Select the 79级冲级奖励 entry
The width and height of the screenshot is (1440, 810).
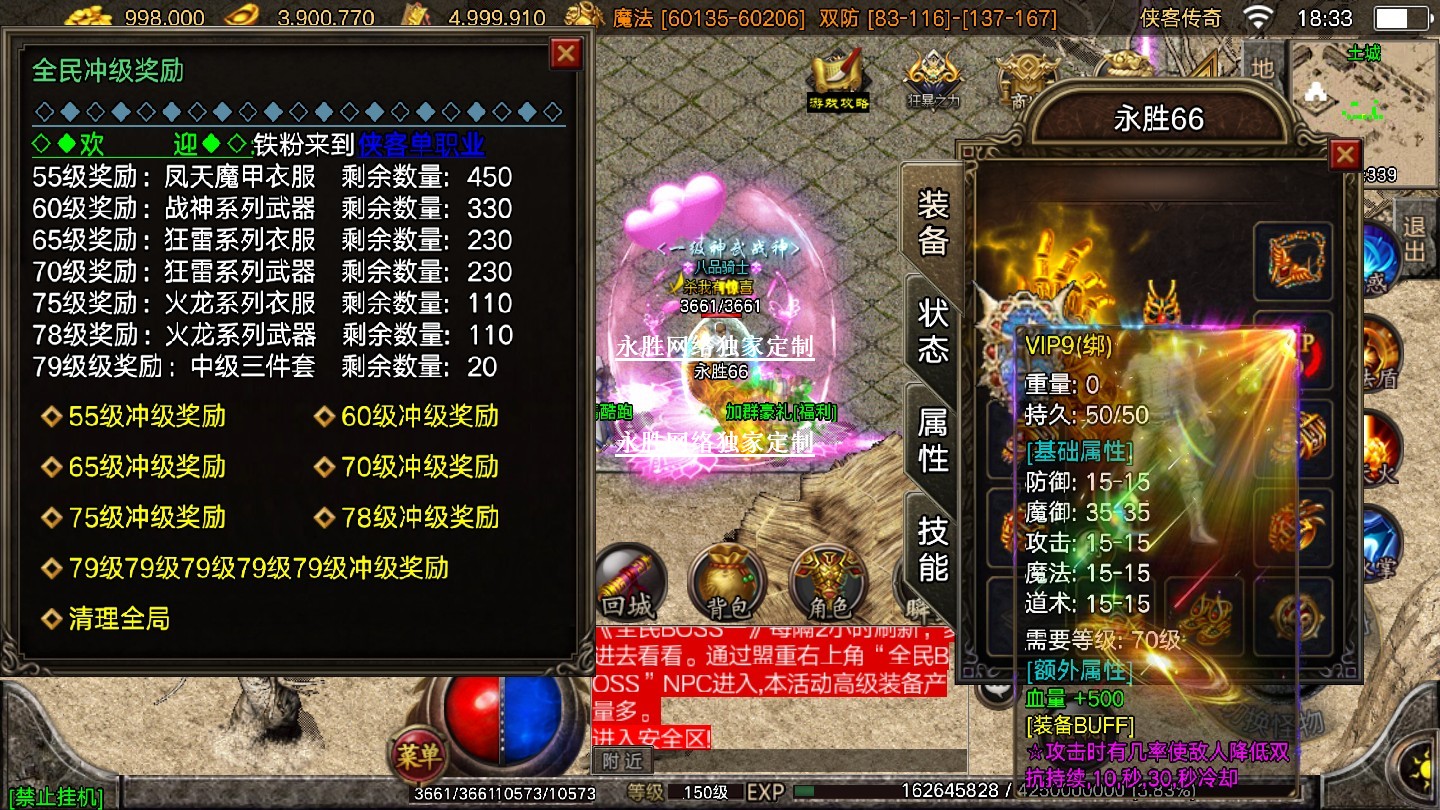(x=257, y=569)
